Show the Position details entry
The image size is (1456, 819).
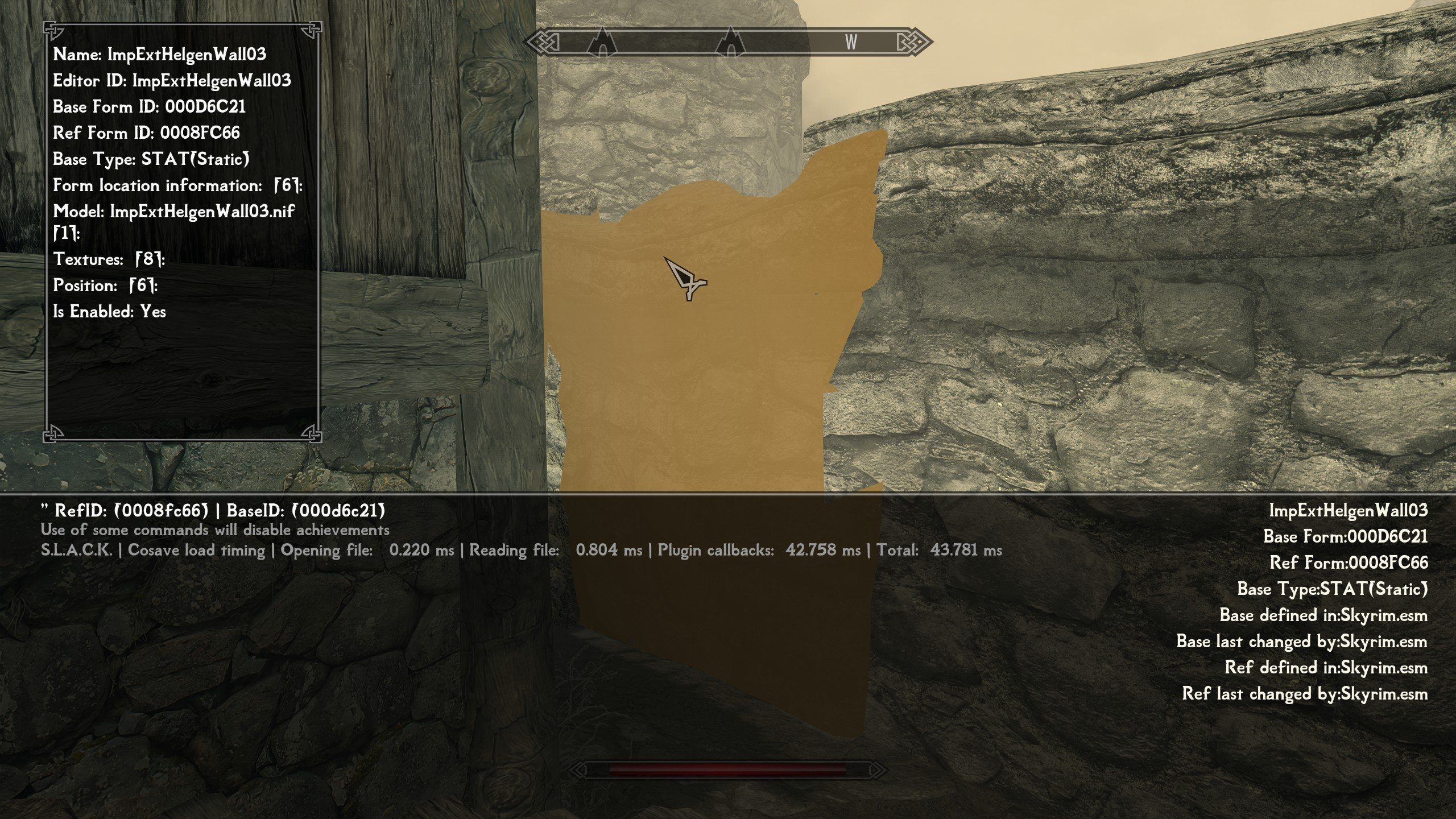105,286
